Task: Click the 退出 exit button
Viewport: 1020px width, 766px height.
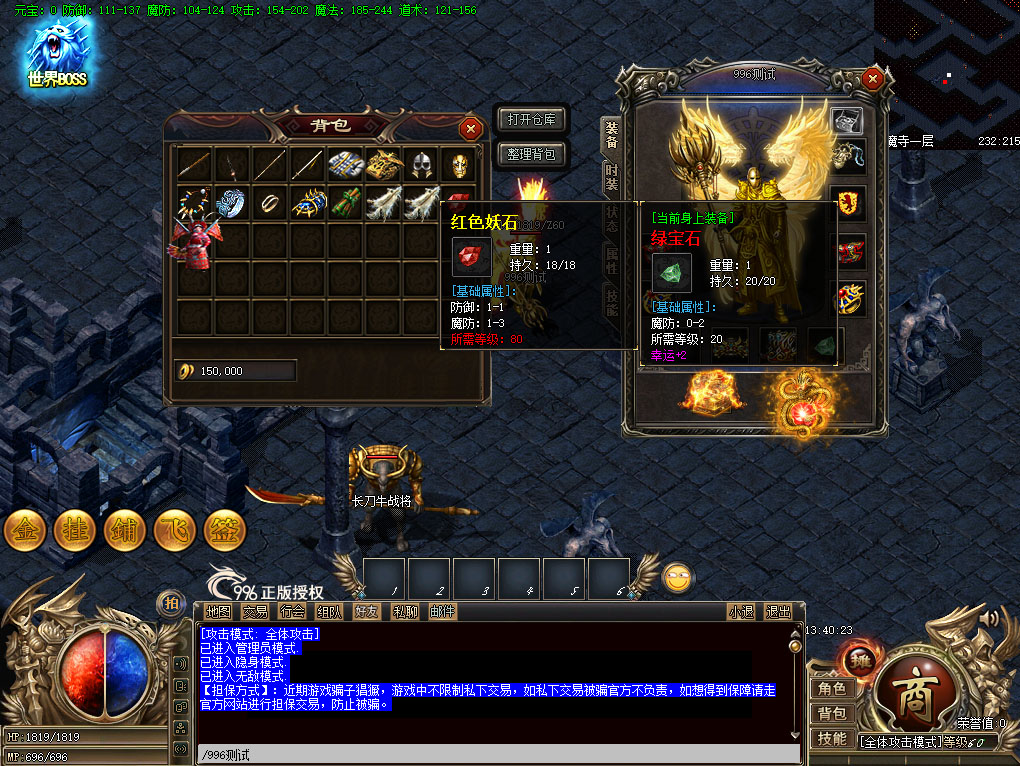Action: pos(778,612)
